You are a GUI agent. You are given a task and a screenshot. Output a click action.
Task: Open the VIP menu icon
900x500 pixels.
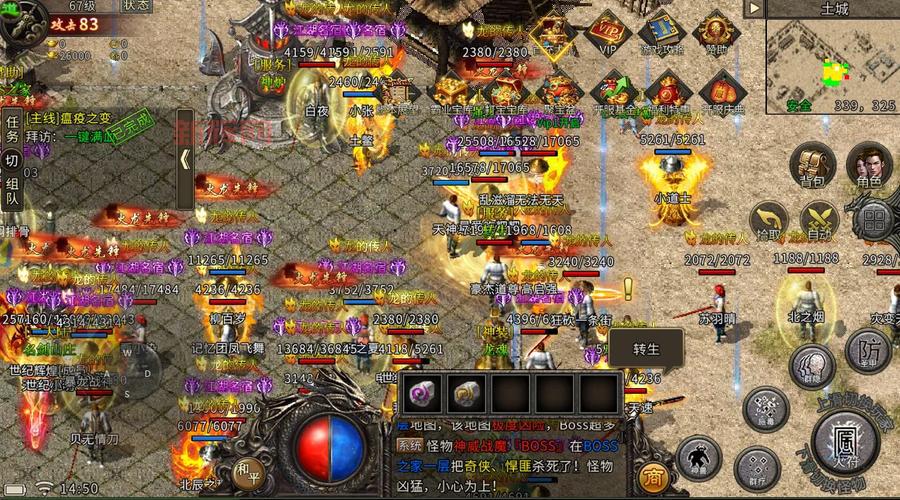coord(606,33)
